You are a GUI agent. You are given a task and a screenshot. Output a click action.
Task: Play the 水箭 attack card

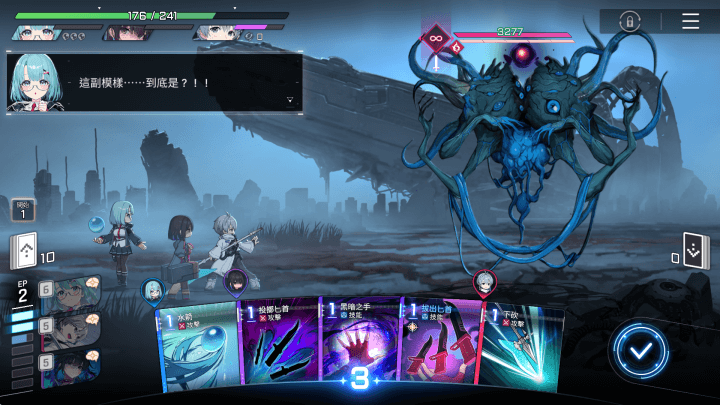pyautogui.click(x=198, y=345)
